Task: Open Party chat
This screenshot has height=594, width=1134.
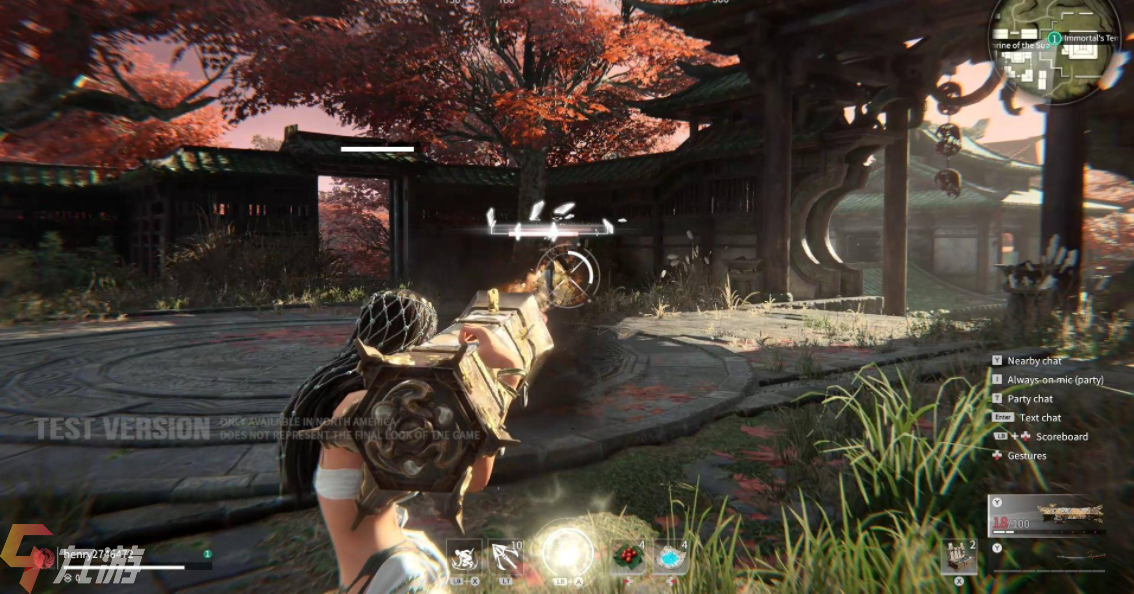Action: point(1030,399)
